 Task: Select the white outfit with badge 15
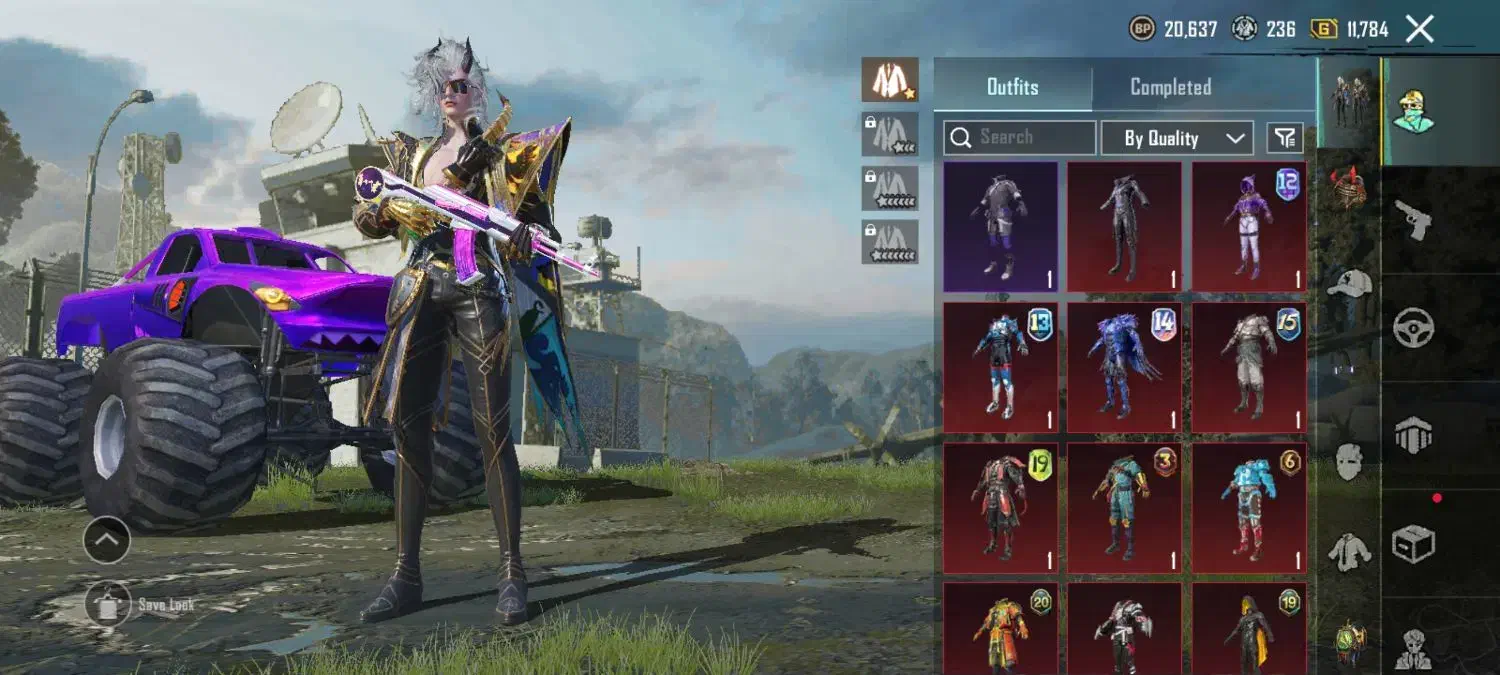coord(1248,367)
